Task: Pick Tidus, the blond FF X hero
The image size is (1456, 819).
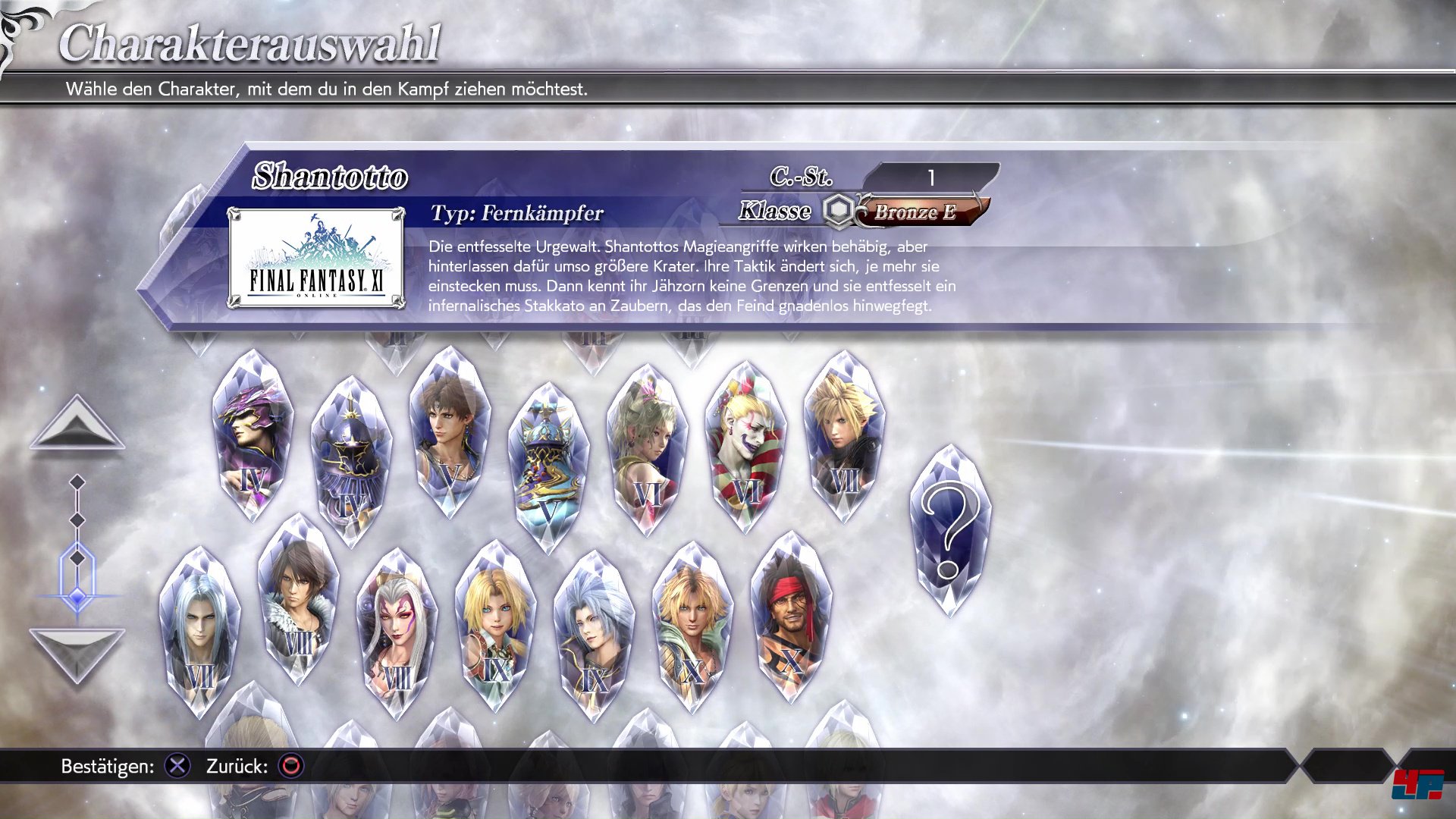Action: point(692,627)
